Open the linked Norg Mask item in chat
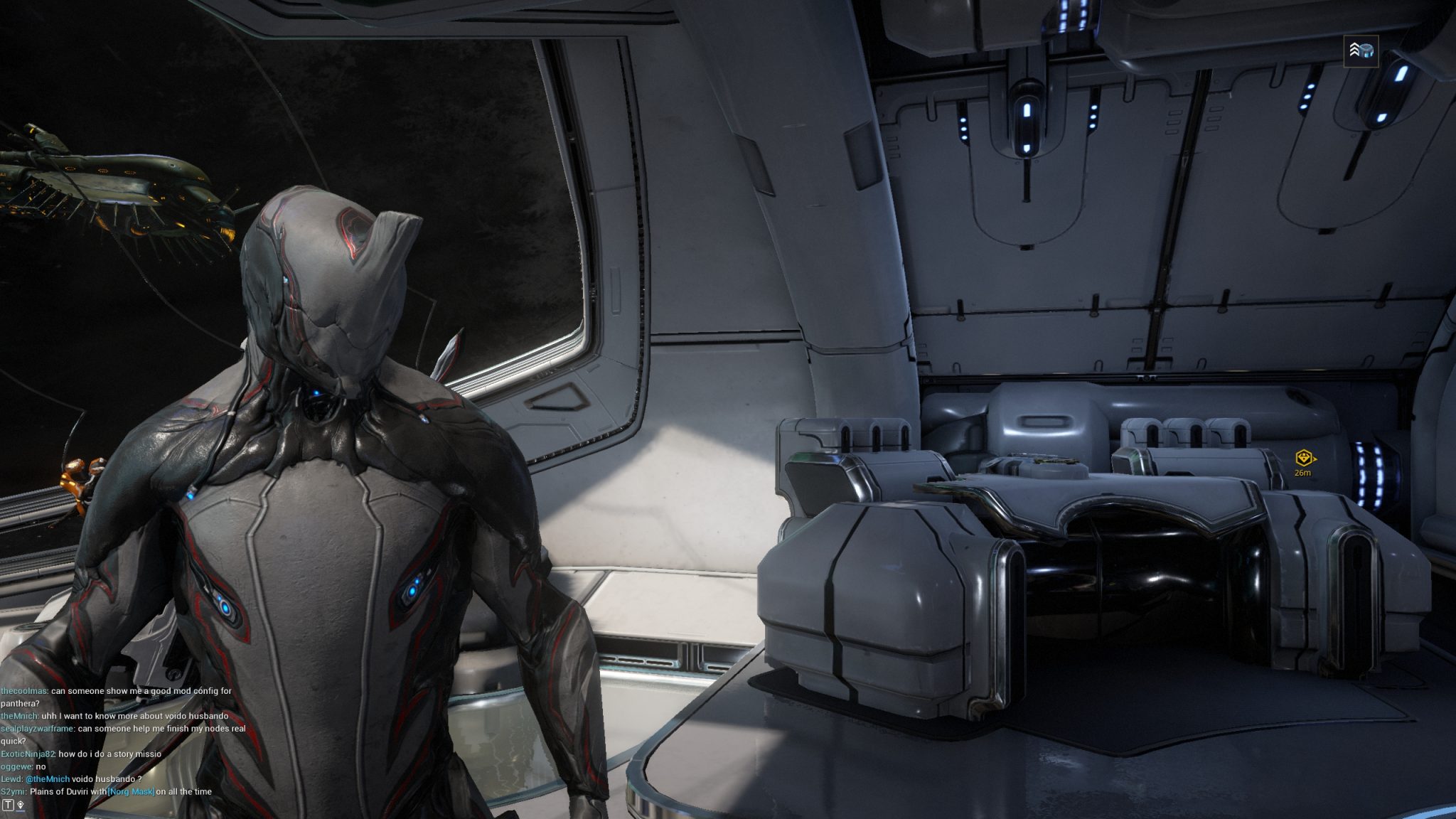 131,791
